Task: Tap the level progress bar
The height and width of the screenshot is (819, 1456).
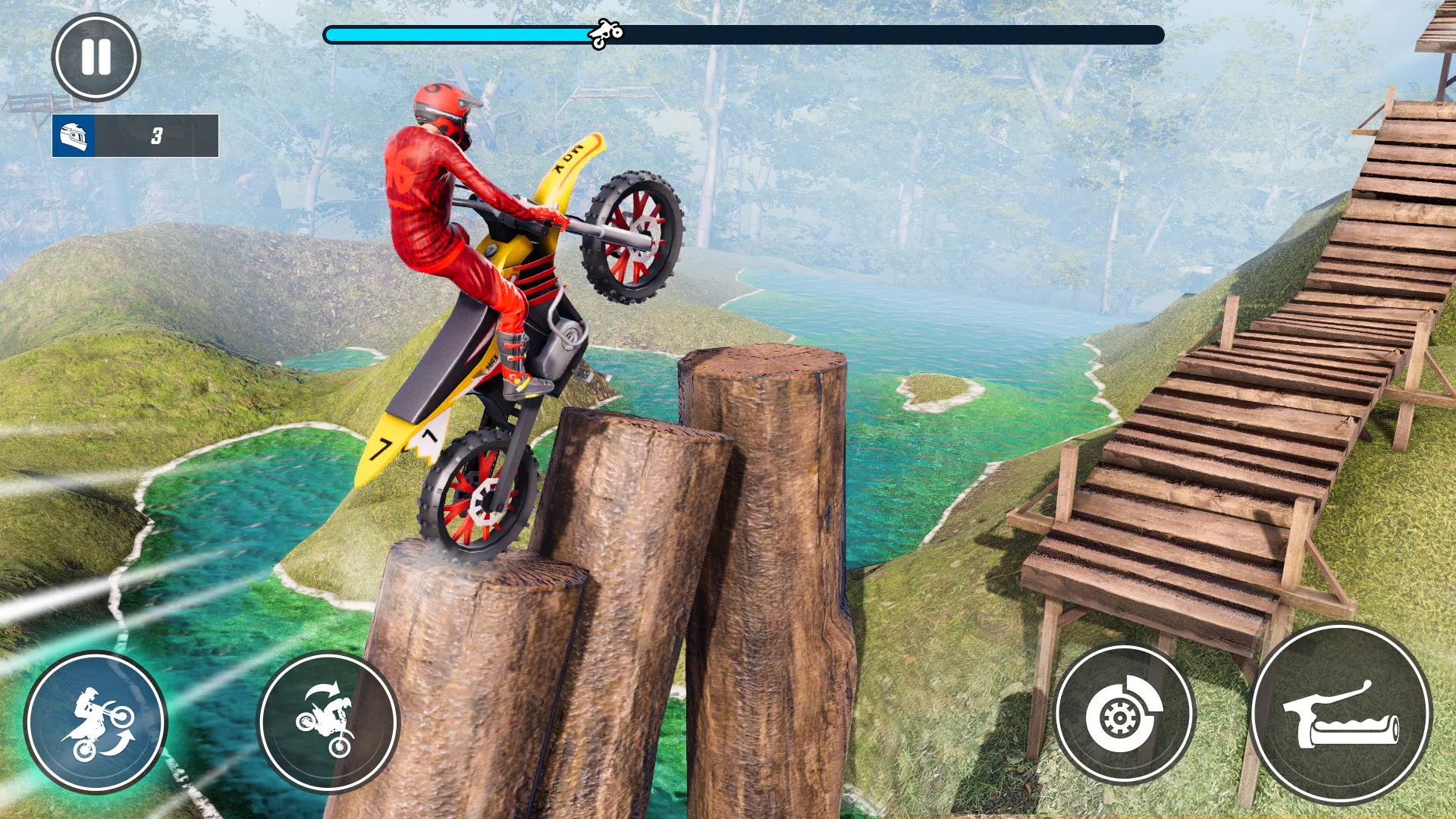Action: pyautogui.click(x=743, y=33)
